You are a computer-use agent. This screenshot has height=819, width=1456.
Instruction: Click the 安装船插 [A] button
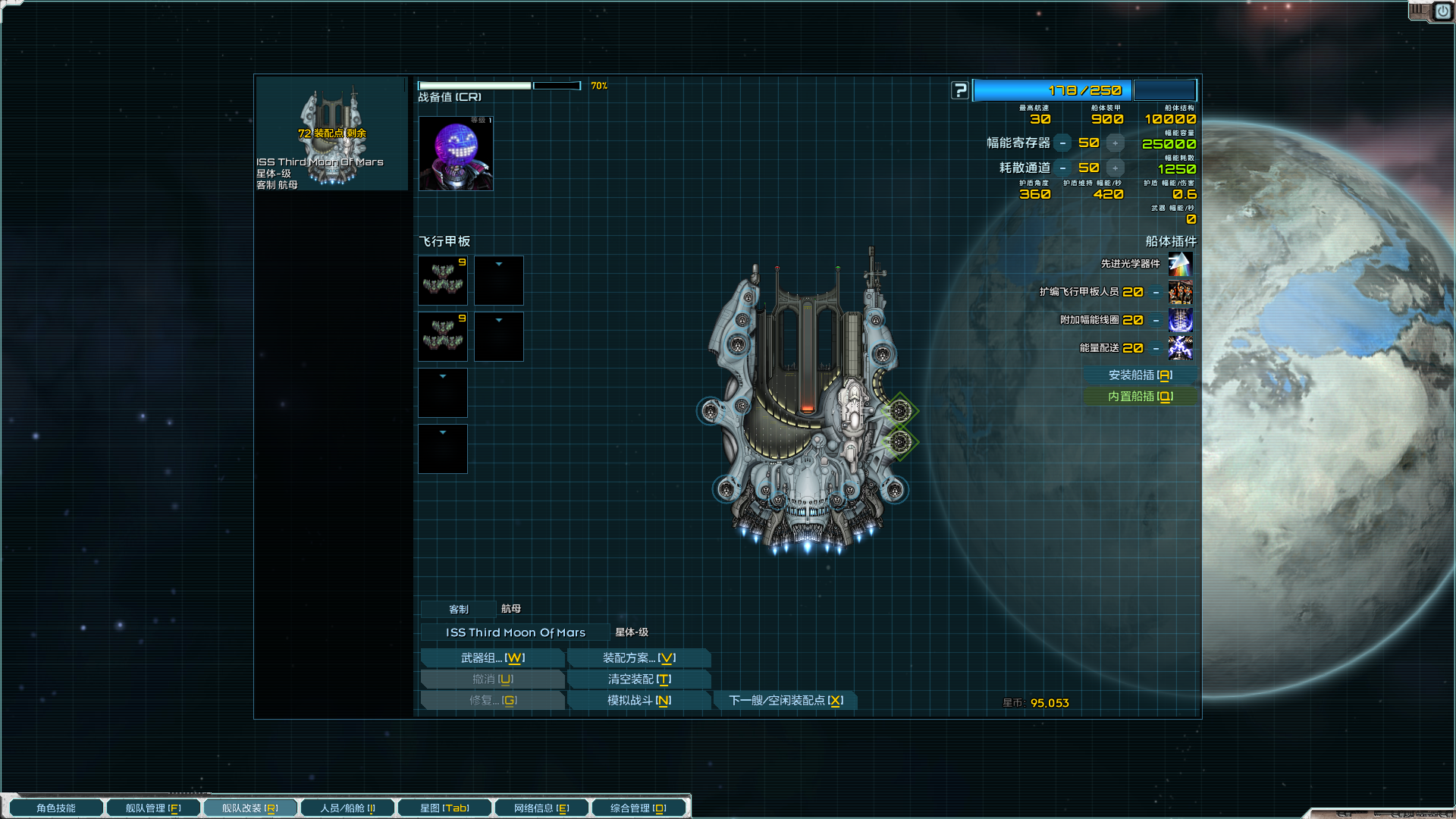(1142, 374)
